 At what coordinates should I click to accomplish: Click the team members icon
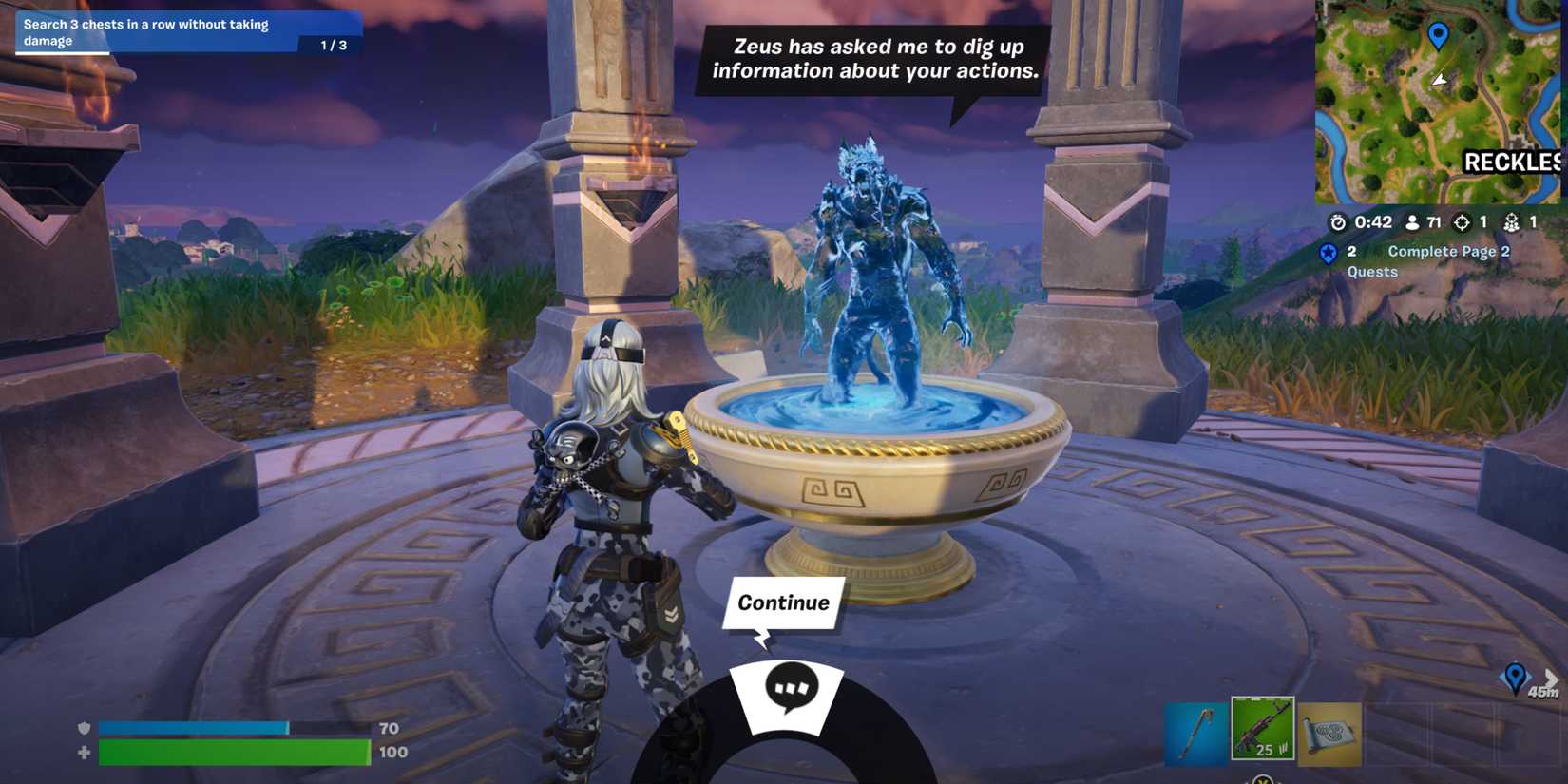[x=1512, y=222]
